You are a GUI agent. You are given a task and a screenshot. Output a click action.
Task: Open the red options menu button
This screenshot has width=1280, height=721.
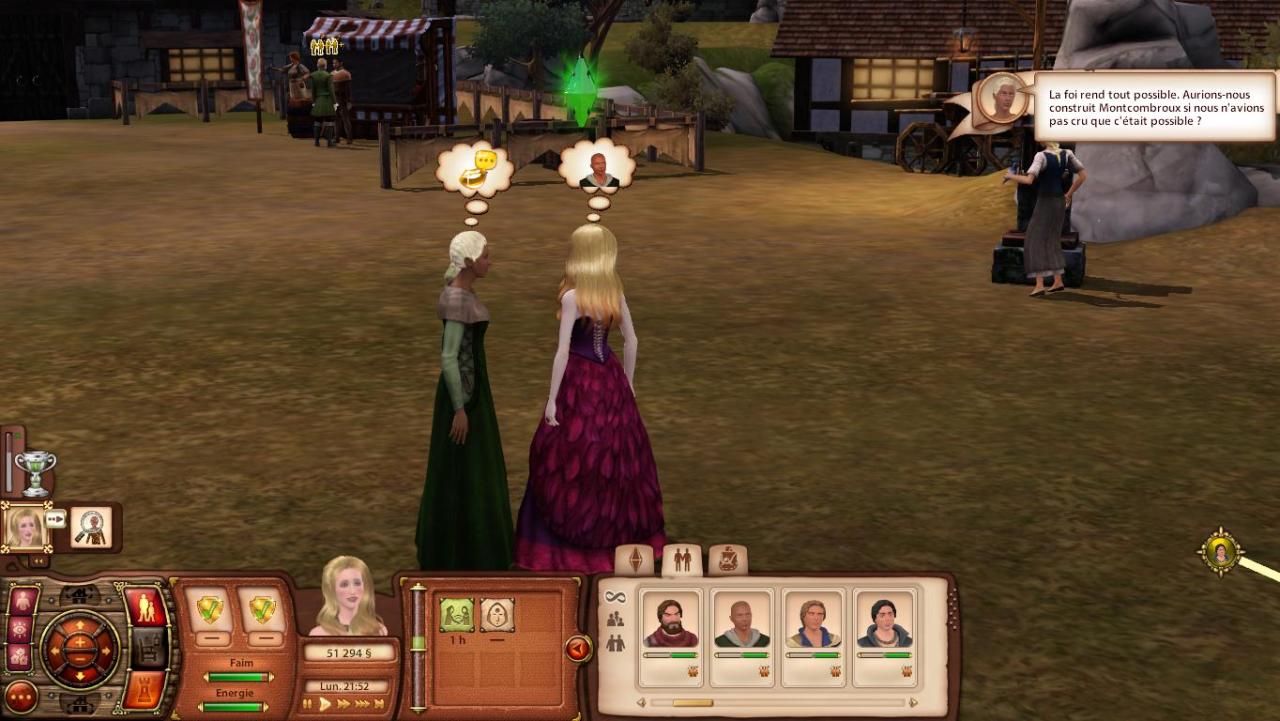pyautogui.click(x=20, y=696)
